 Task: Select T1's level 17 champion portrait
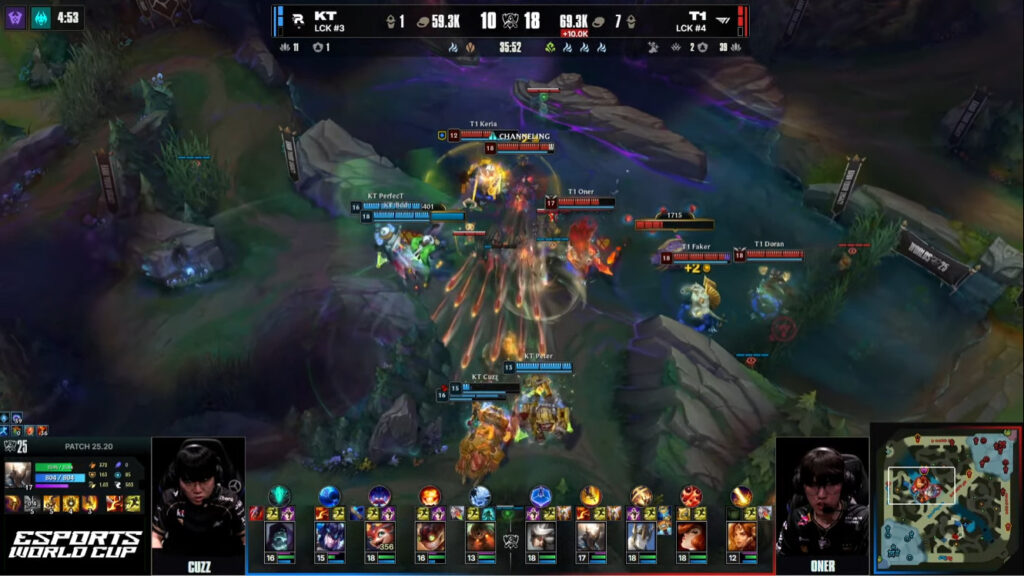pyautogui.click(x=591, y=538)
